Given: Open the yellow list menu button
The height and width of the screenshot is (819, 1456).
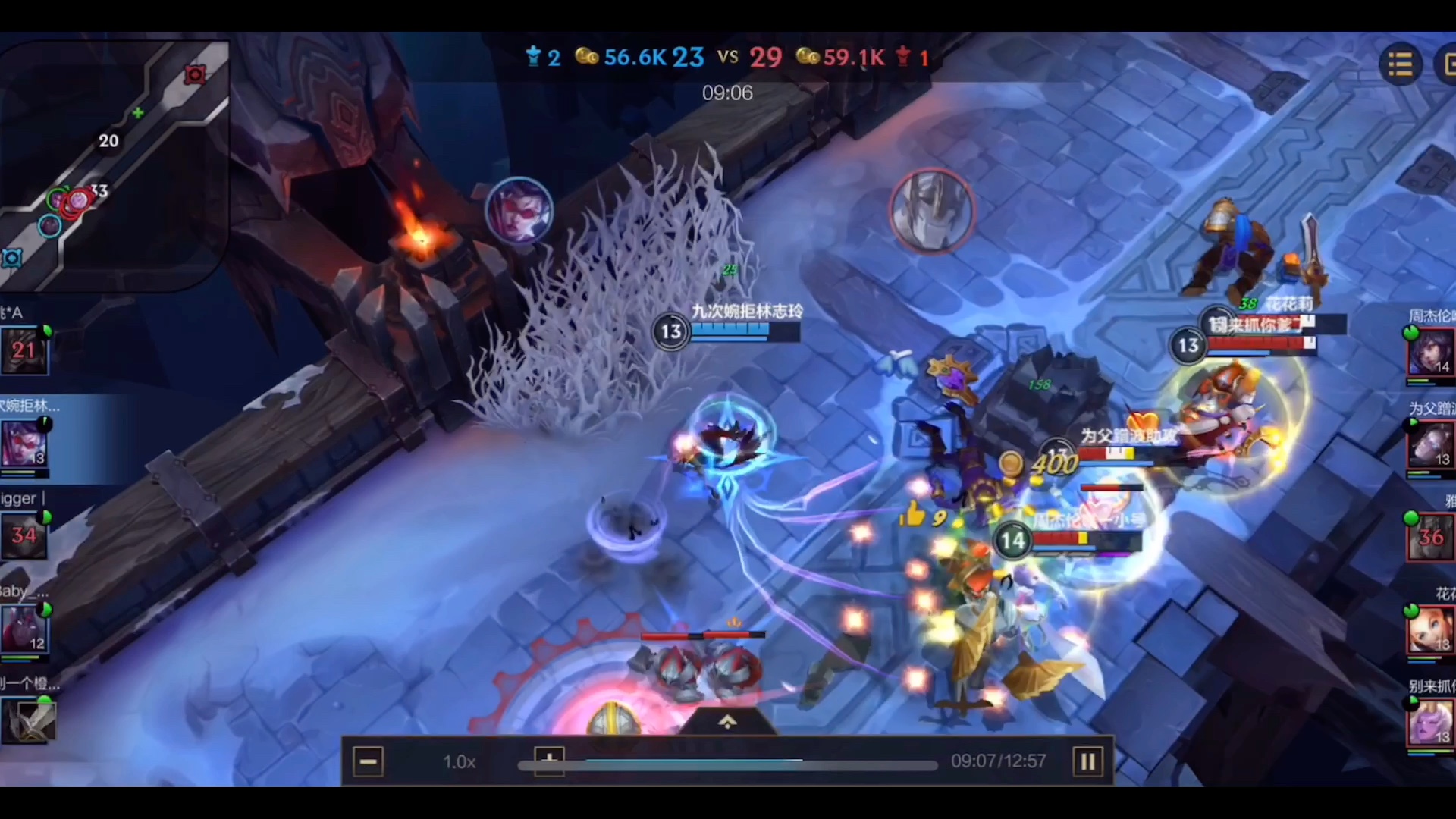Looking at the screenshot, I should 1400,65.
